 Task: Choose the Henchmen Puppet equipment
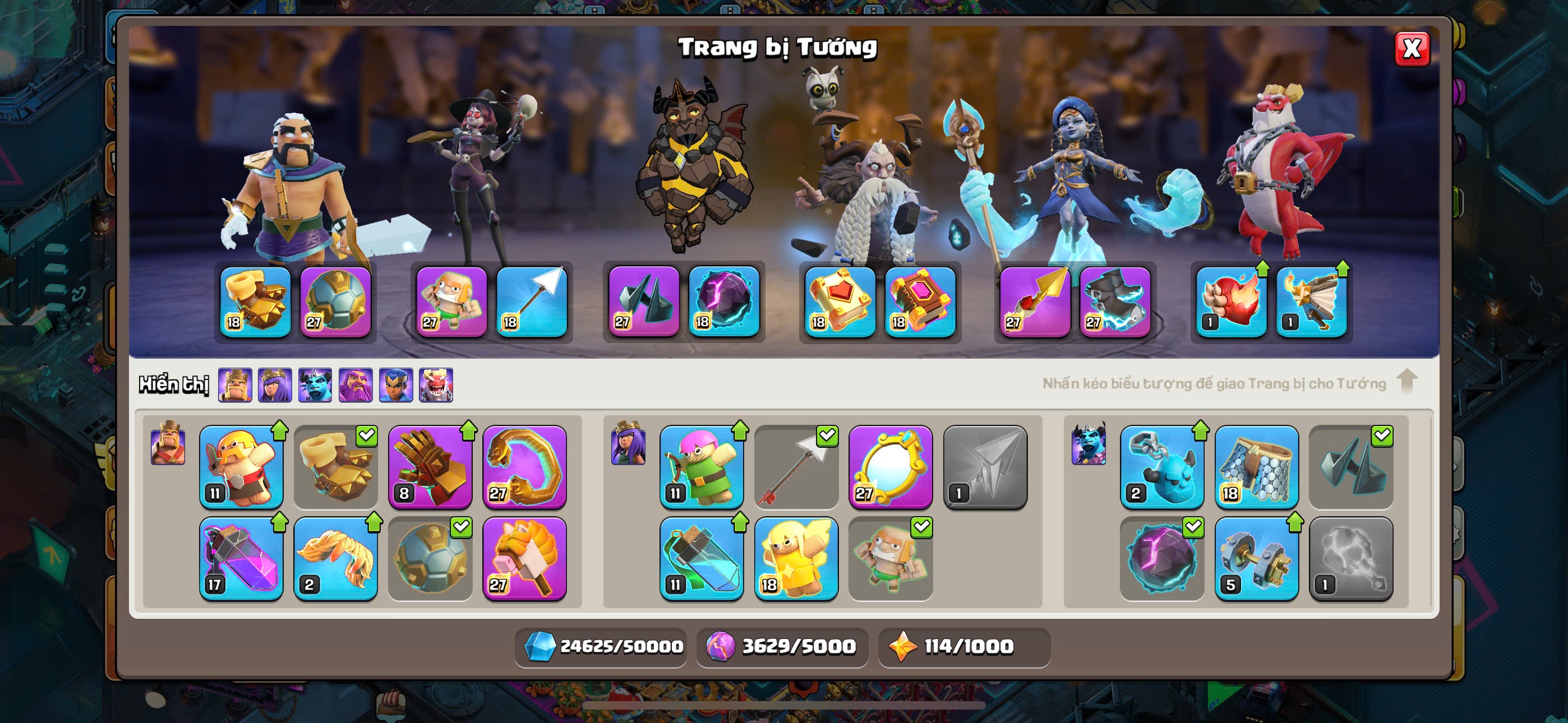1161,467
